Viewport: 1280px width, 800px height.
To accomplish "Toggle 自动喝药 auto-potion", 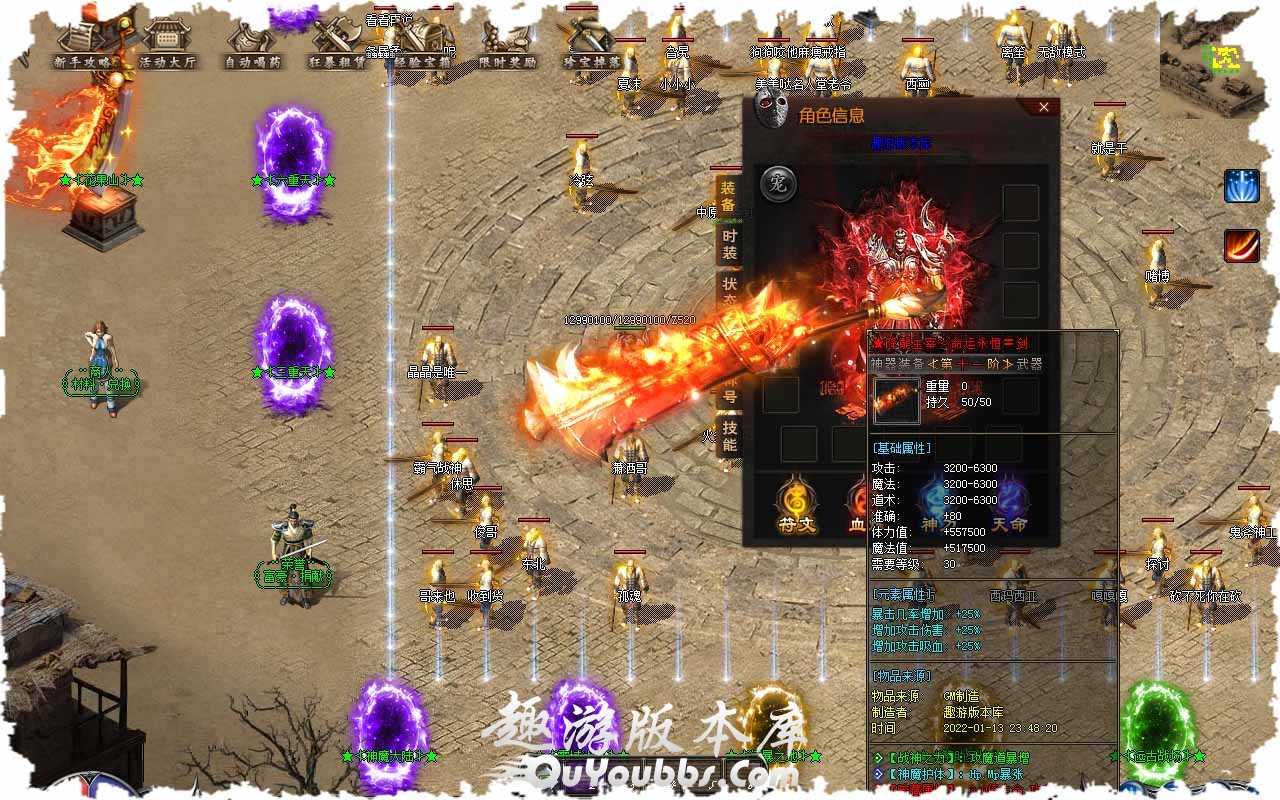I will pyautogui.click(x=253, y=46).
